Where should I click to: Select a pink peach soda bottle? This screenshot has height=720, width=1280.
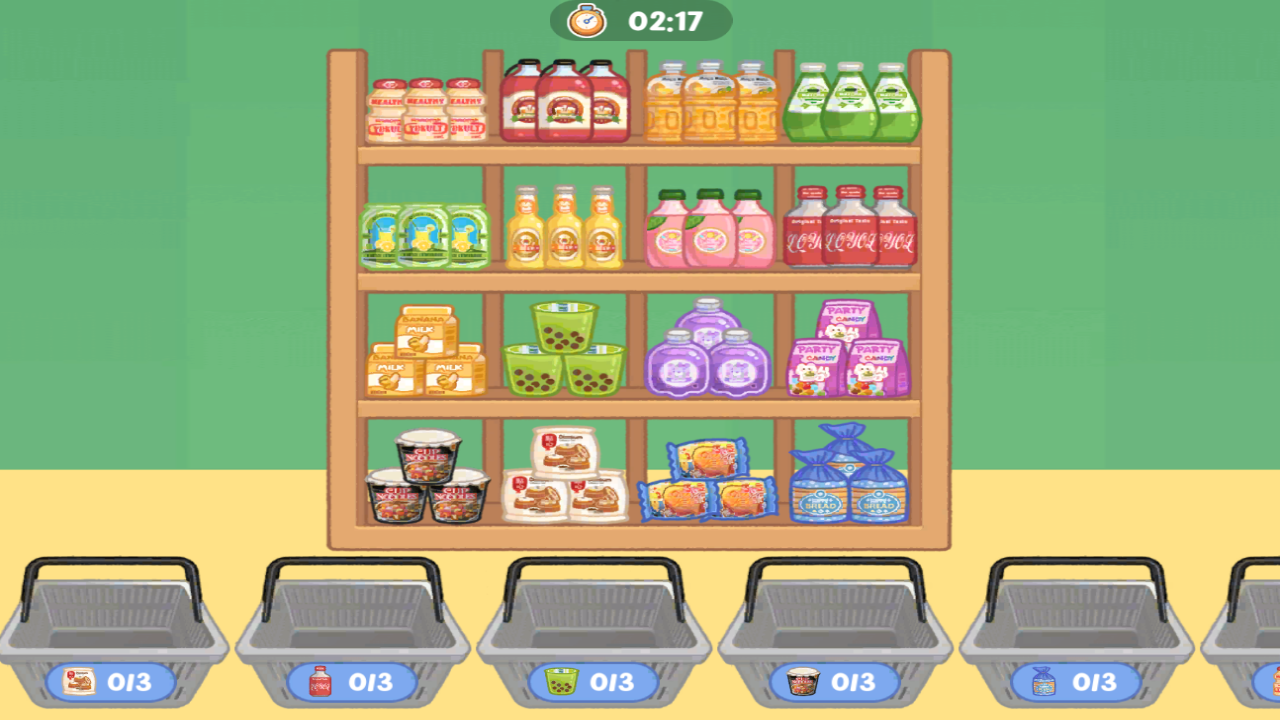(x=710, y=230)
